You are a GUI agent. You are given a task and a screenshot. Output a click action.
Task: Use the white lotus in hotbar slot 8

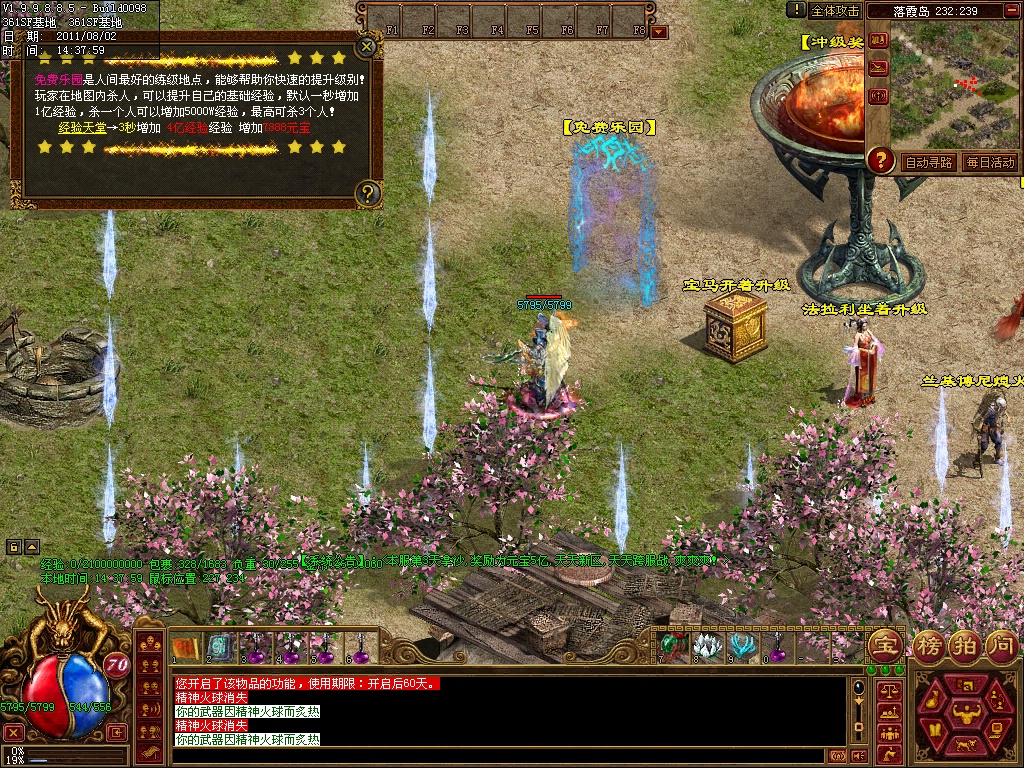(x=708, y=647)
